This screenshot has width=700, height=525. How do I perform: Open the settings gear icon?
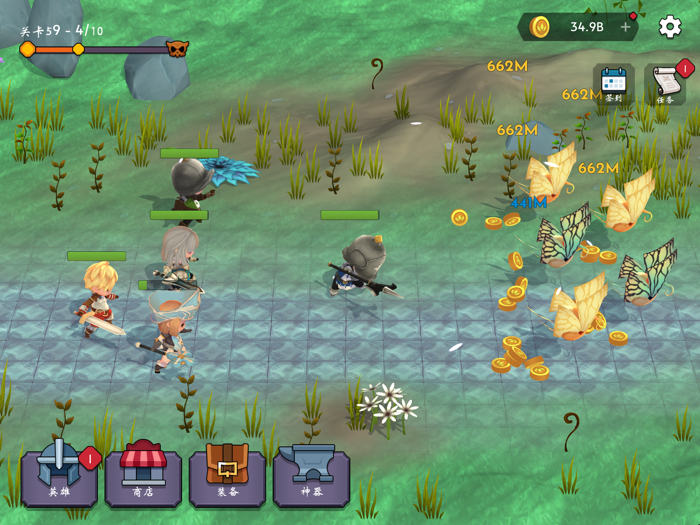[670, 27]
